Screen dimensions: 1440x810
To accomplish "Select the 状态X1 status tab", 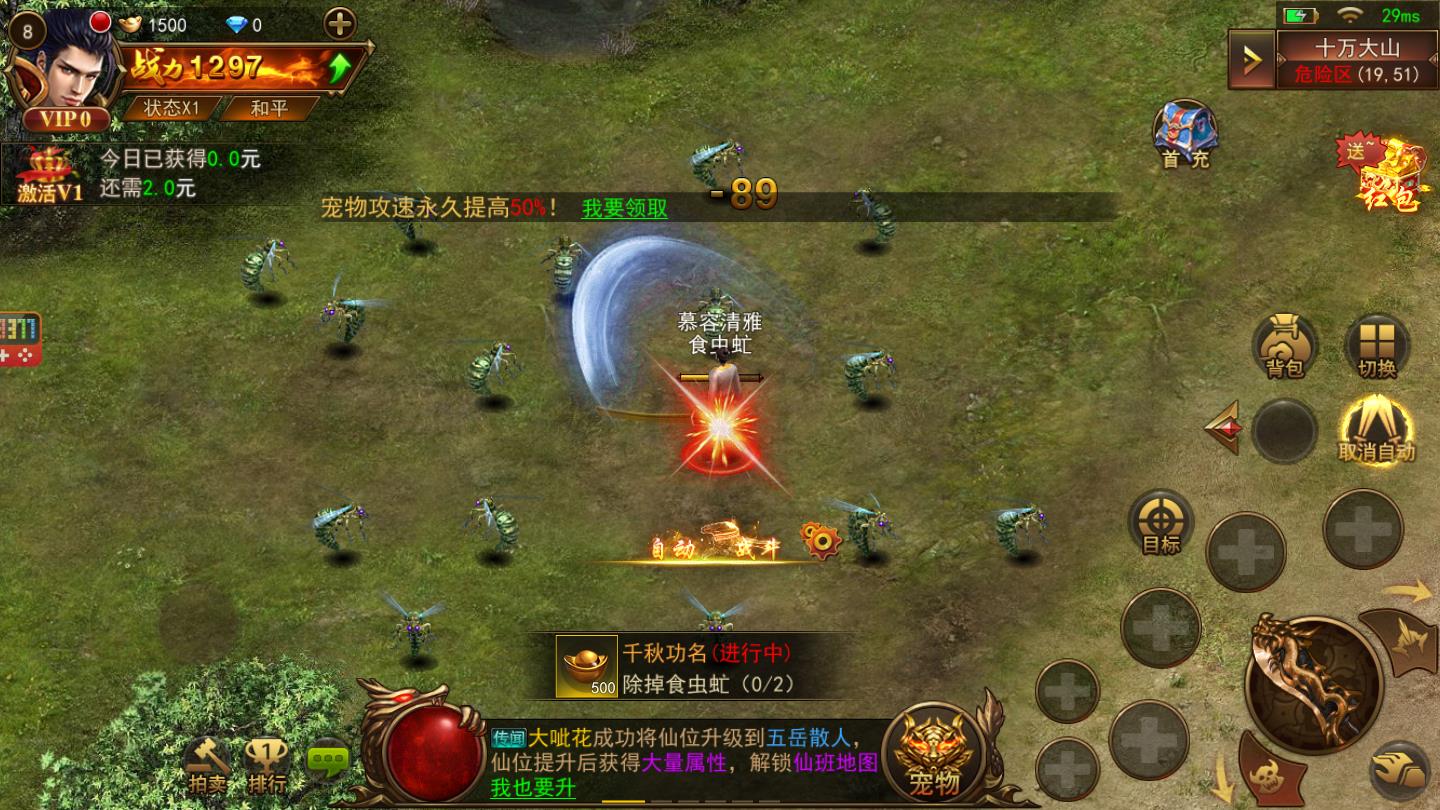I will 172,110.
